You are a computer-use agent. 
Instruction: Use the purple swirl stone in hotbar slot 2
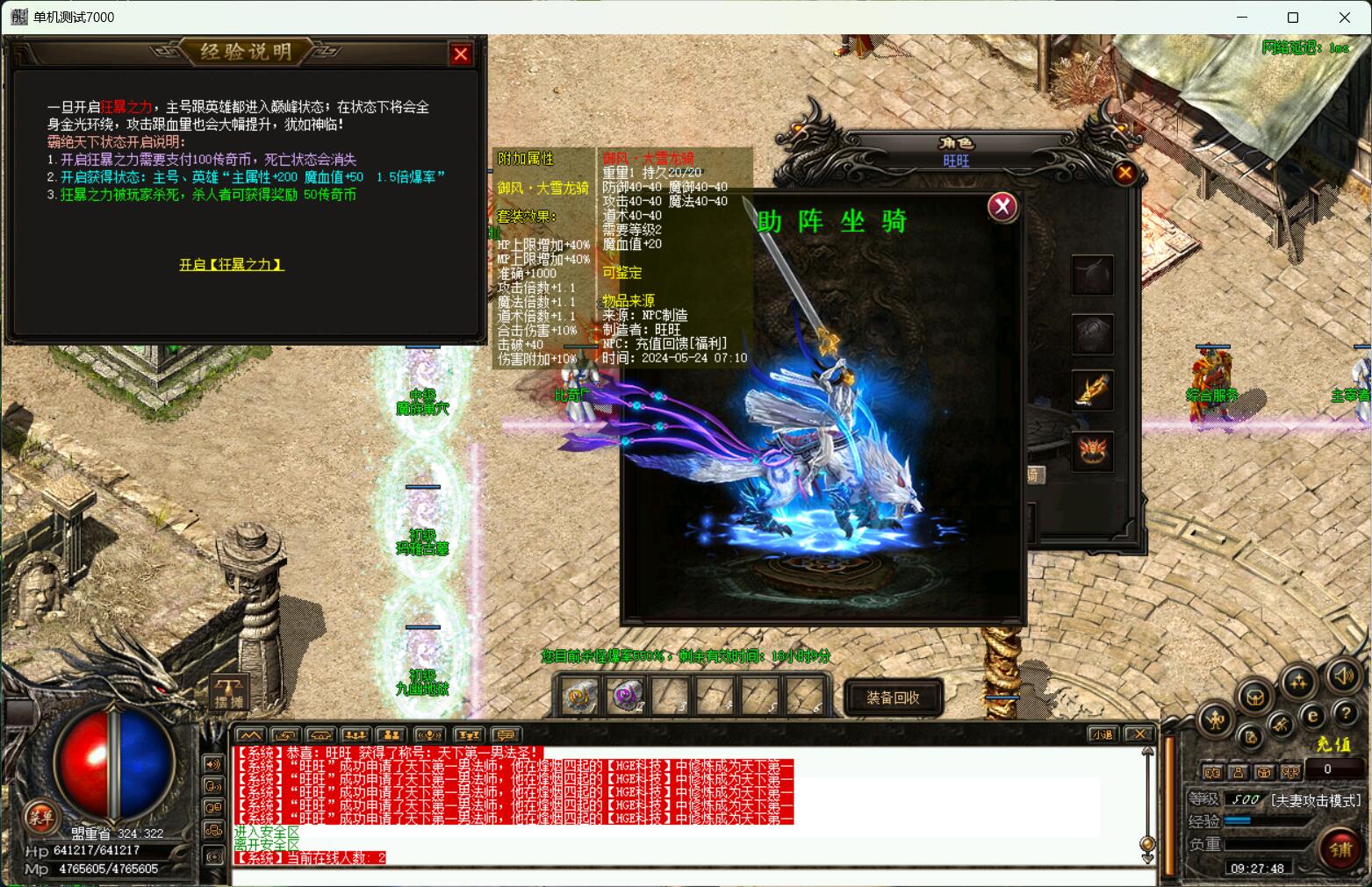click(626, 697)
